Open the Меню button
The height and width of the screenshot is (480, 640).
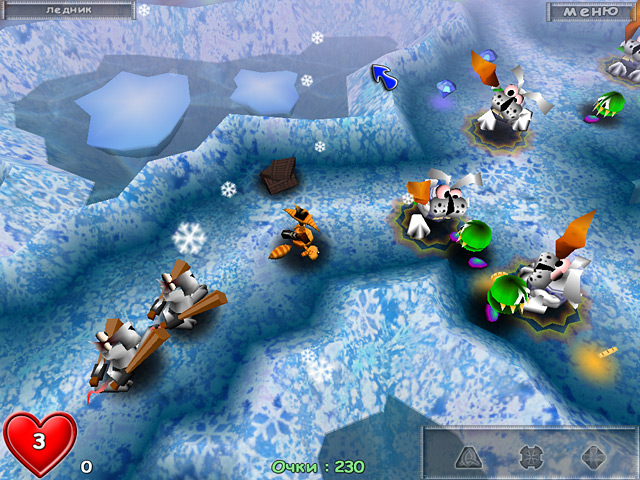coord(590,12)
